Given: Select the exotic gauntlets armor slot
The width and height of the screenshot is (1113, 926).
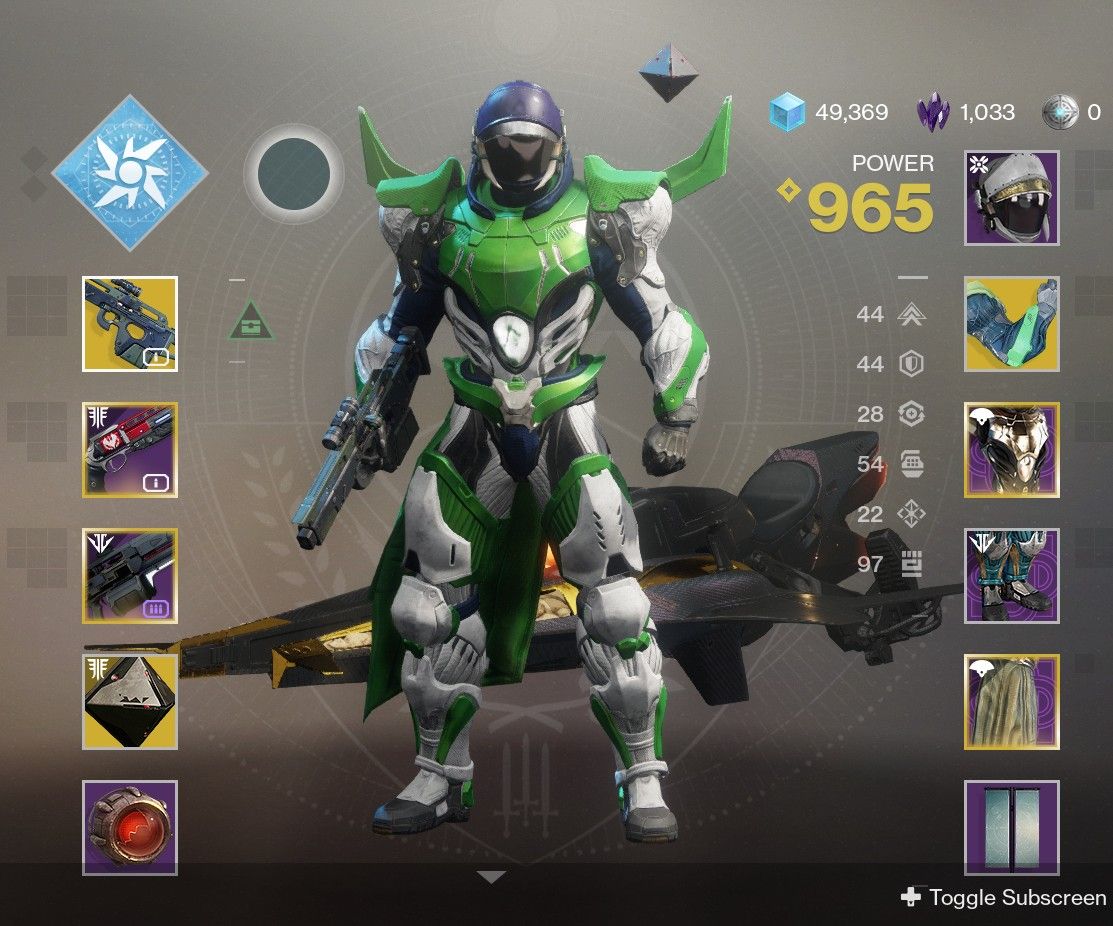Looking at the screenshot, I should (1012, 324).
